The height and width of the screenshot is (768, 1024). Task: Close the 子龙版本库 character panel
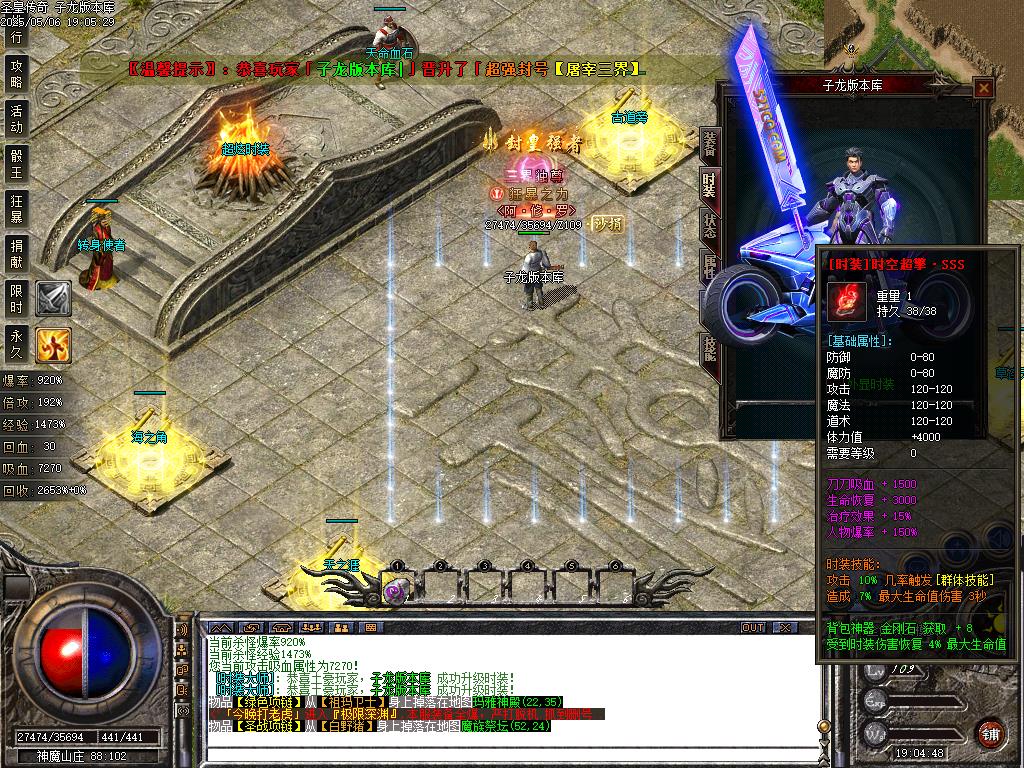984,88
